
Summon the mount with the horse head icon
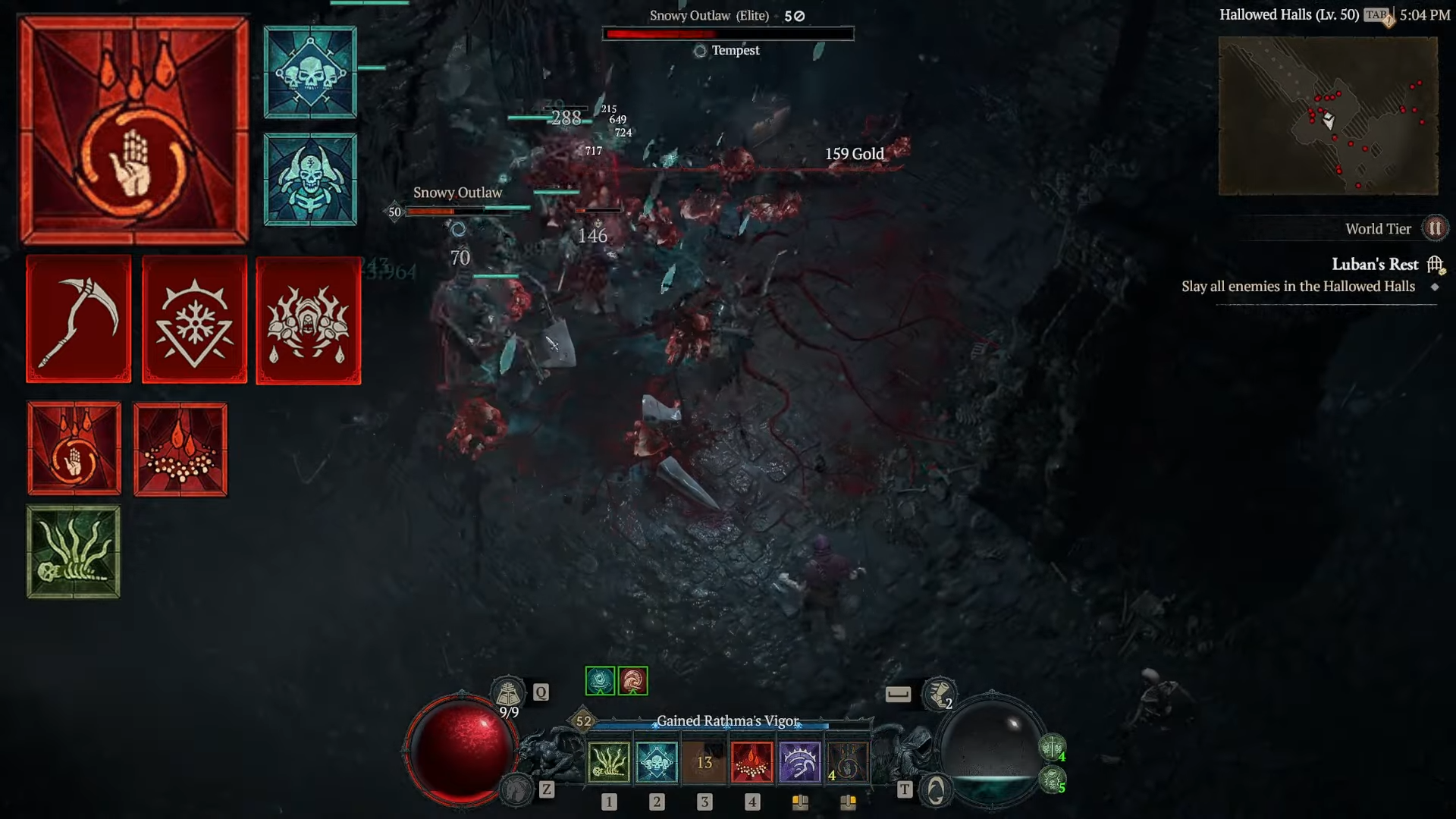[518, 790]
